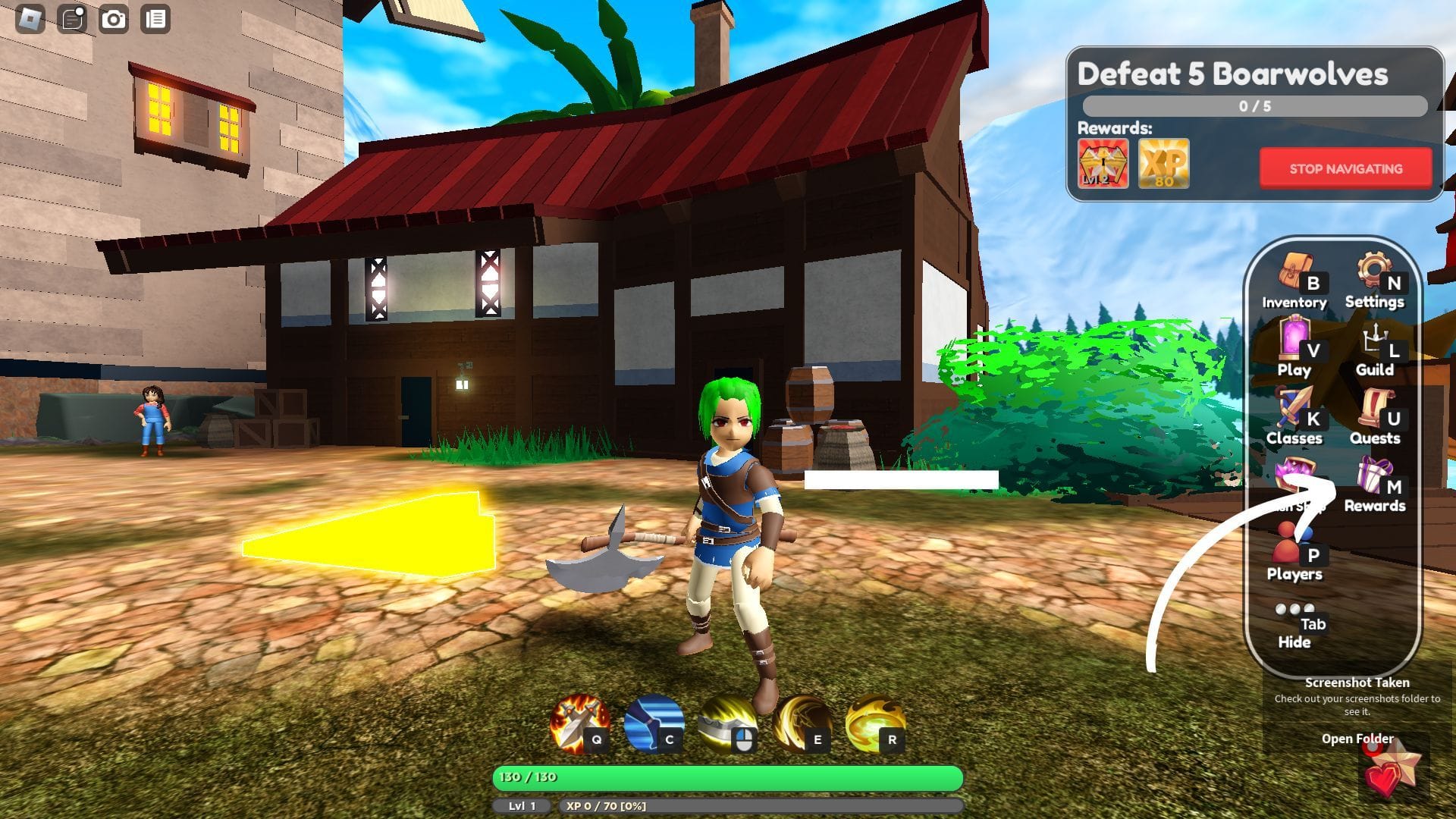
Task: Hide the side menu panel
Action: pyautogui.click(x=1294, y=623)
